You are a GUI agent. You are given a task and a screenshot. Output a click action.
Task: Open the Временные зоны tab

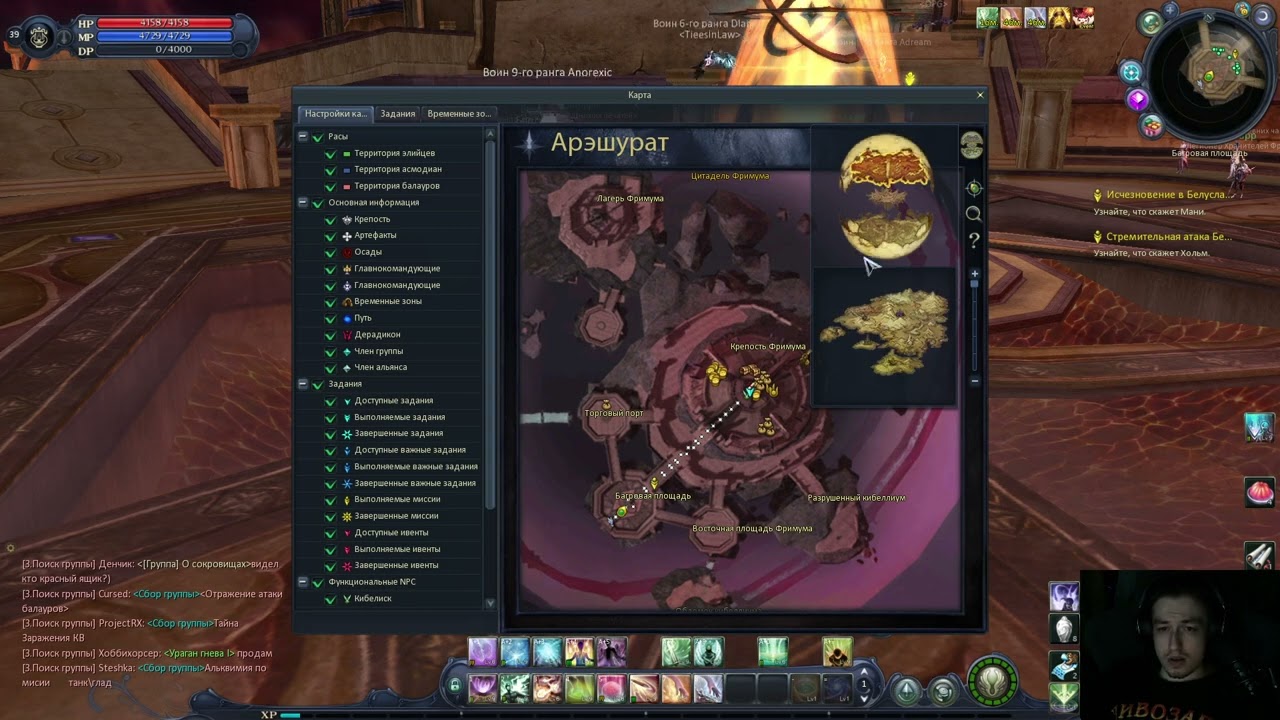[459, 114]
